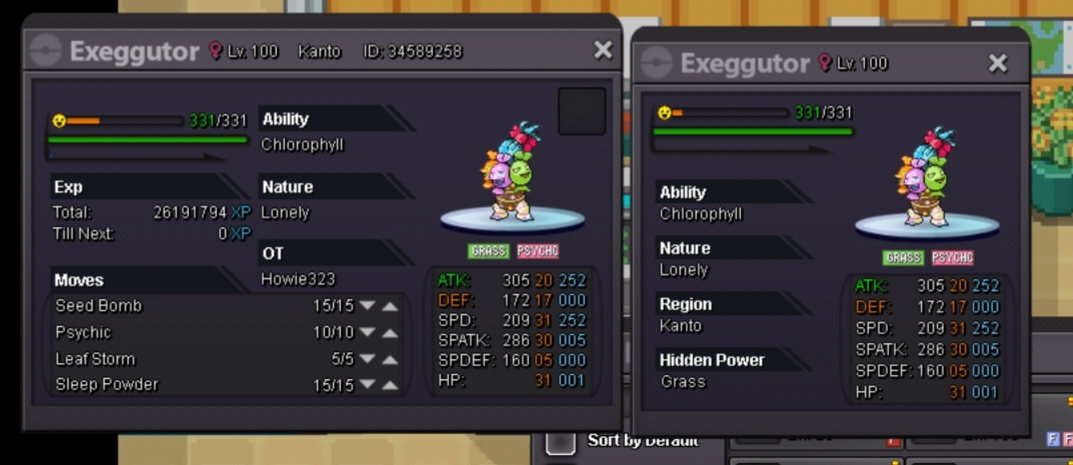This screenshot has height=465, width=1073.
Task: Click the up arrow beside Seed Bomb
Action: 390,306
